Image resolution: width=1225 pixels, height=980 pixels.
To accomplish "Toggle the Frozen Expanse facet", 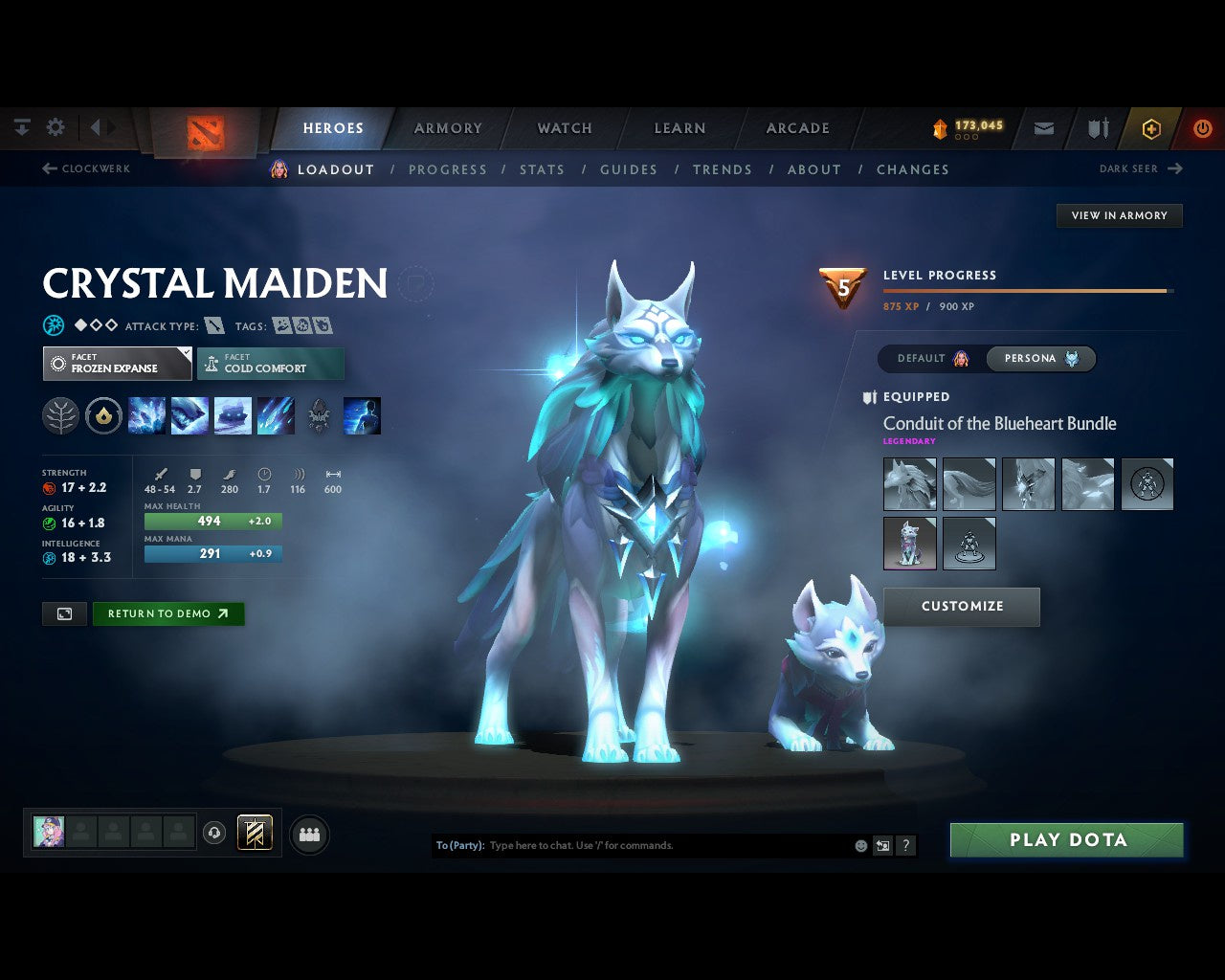I will (117, 363).
